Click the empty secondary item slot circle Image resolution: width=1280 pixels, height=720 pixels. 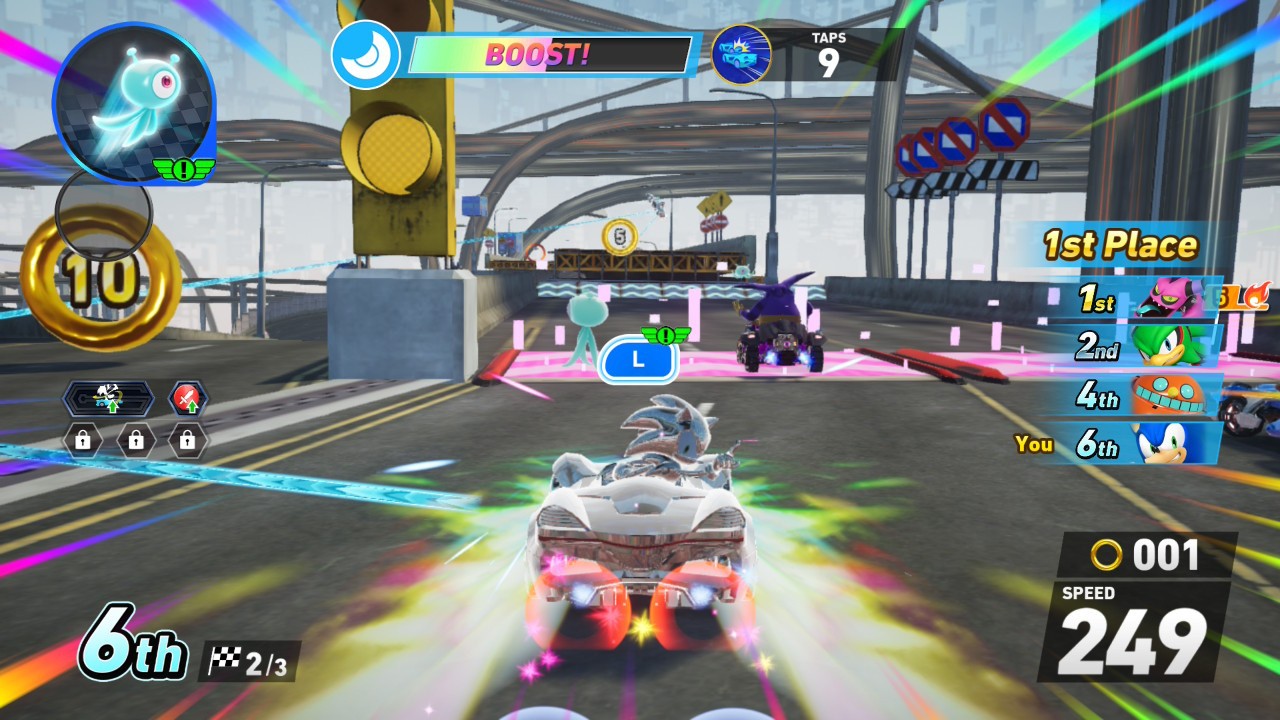[103, 211]
